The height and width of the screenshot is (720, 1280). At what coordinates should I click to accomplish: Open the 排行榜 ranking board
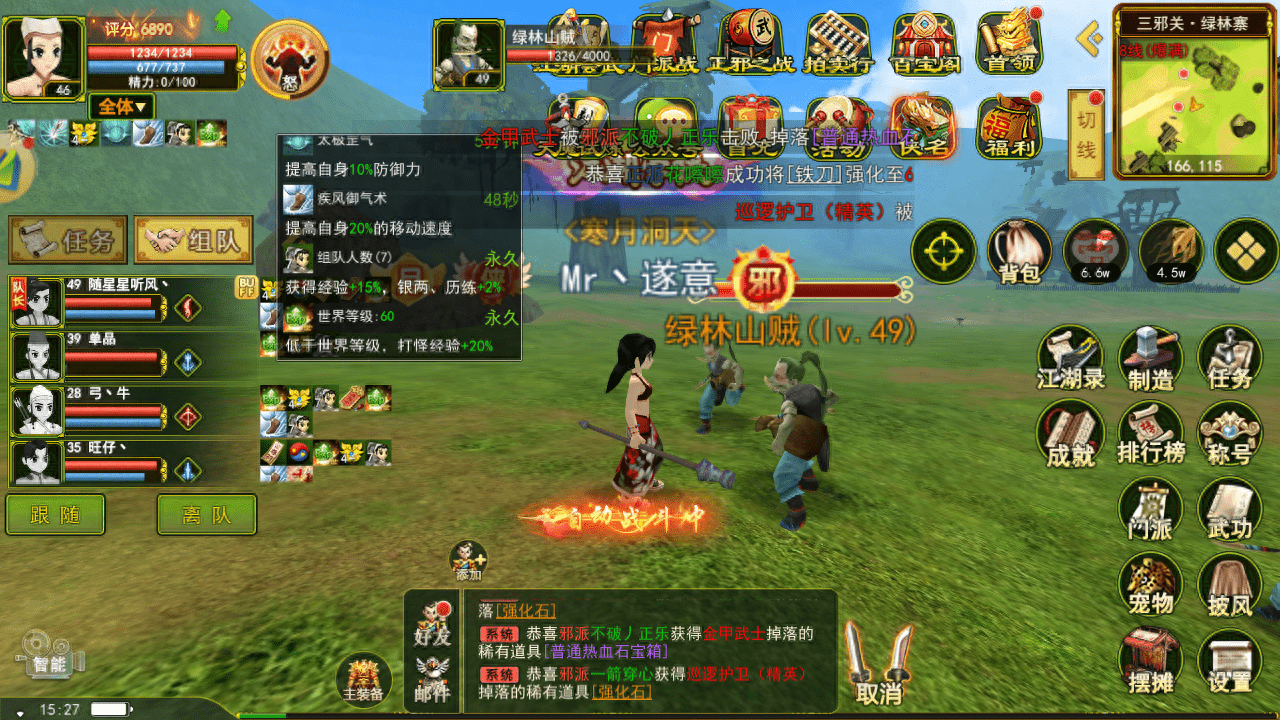tap(1150, 435)
